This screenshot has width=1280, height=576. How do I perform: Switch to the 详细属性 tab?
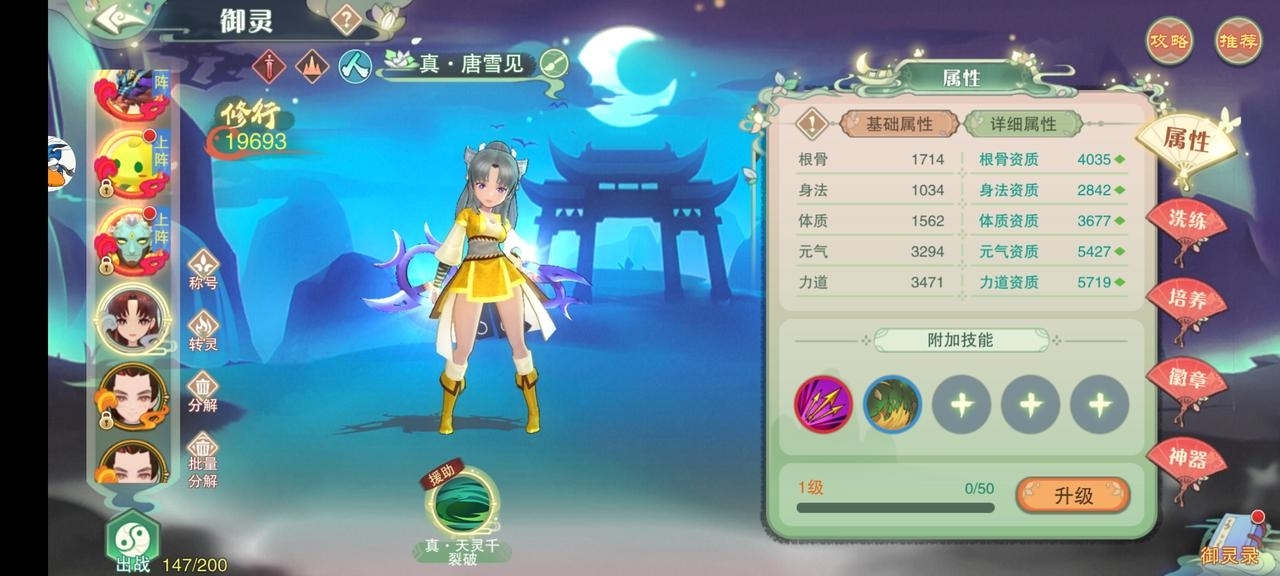1022,124
